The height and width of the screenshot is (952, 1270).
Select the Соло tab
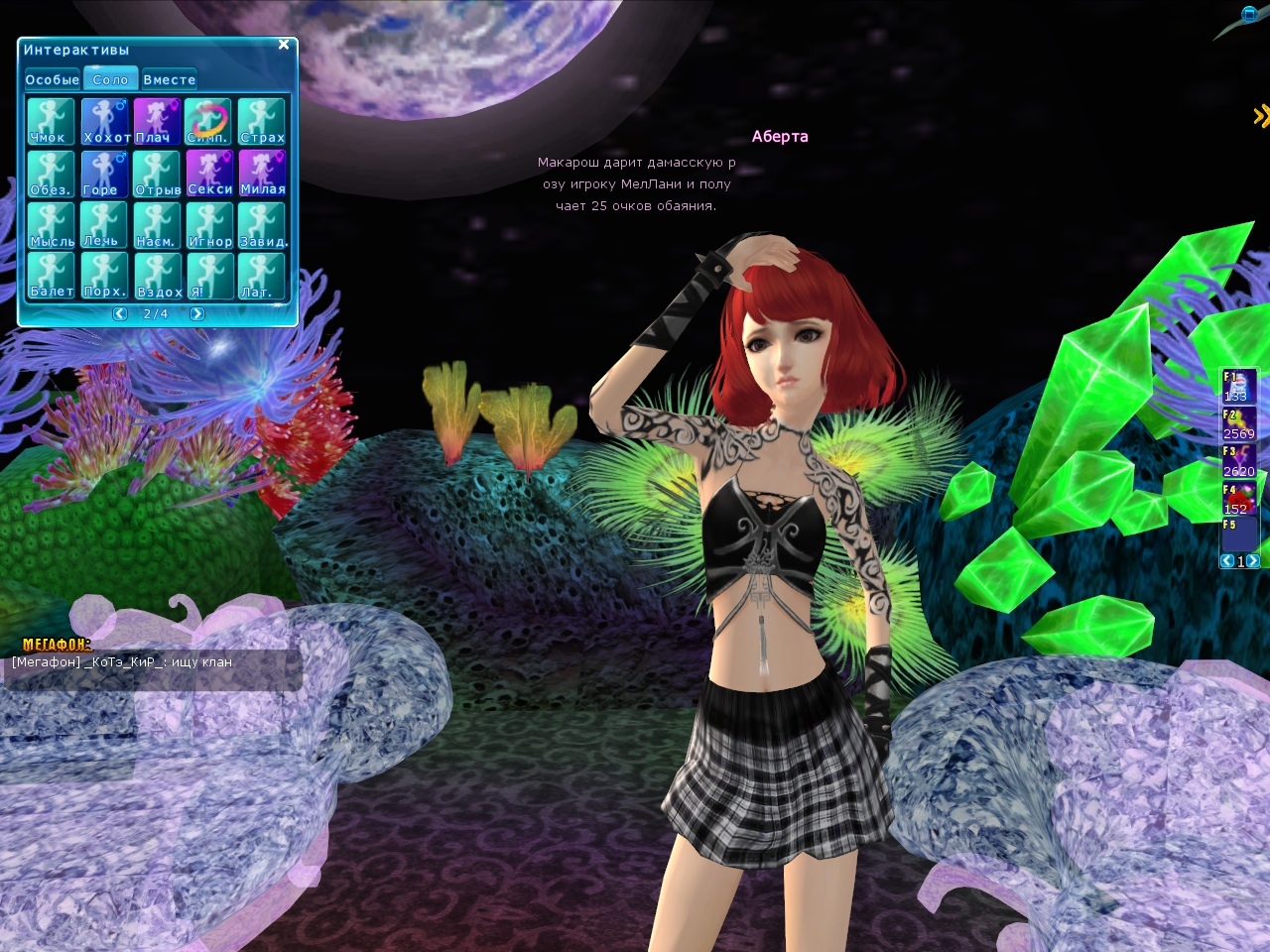pyautogui.click(x=110, y=79)
